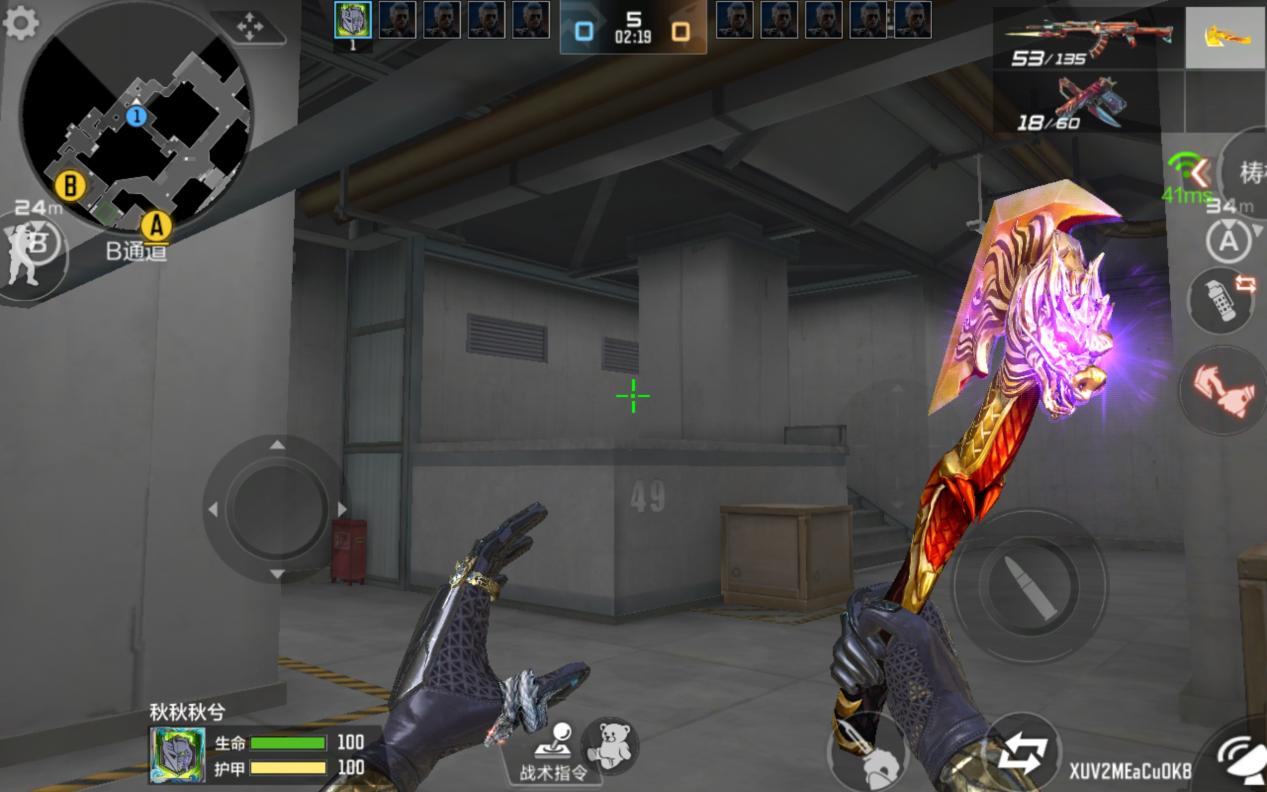The width and height of the screenshot is (1267, 792).
Task: Open the 战术指令 tactical command menu
Action: (553, 752)
